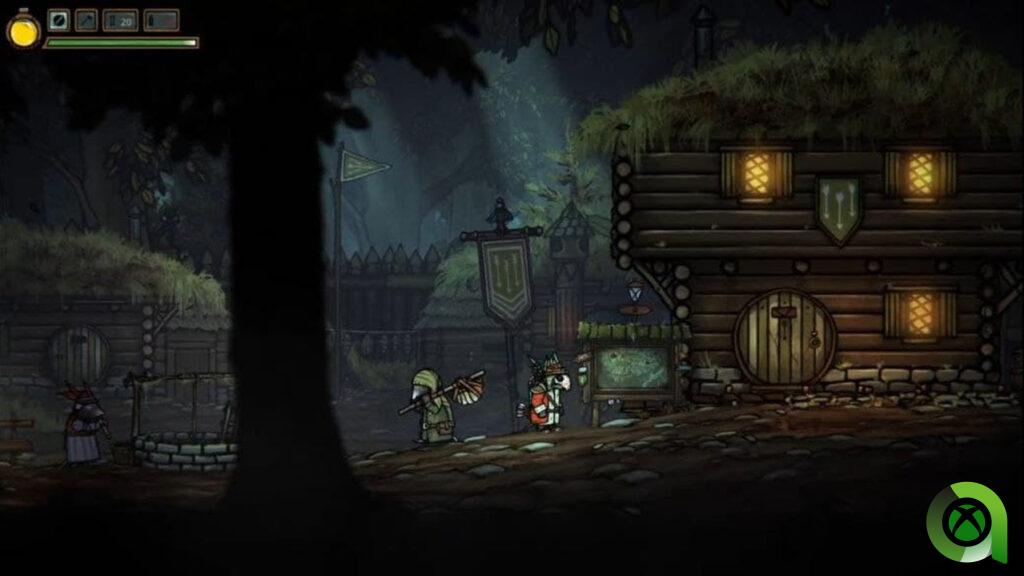This screenshot has height=576, width=1024.
Task: Click the green Xbox logo badge
Action: pos(961,522)
